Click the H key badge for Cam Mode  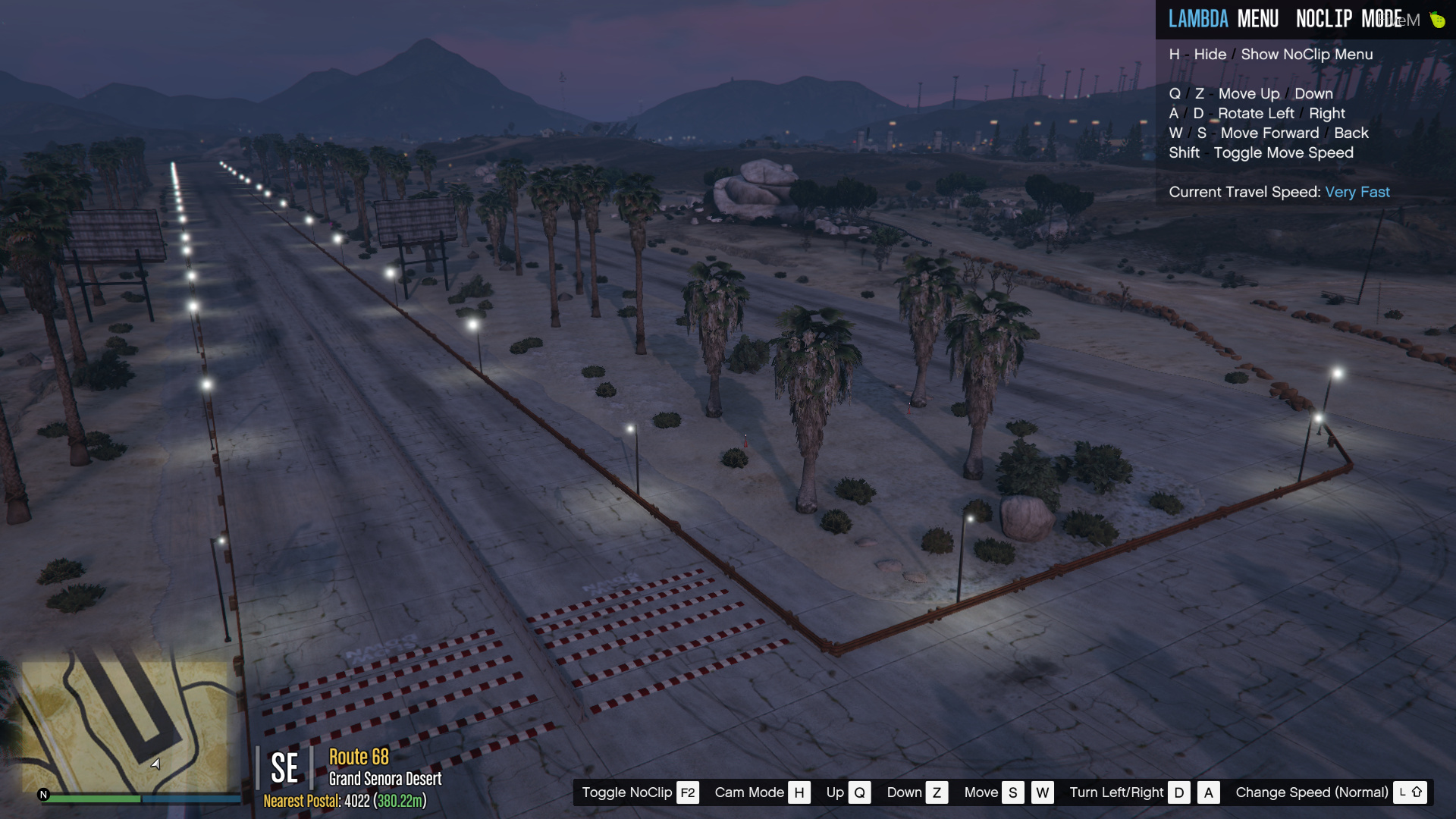[799, 792]
